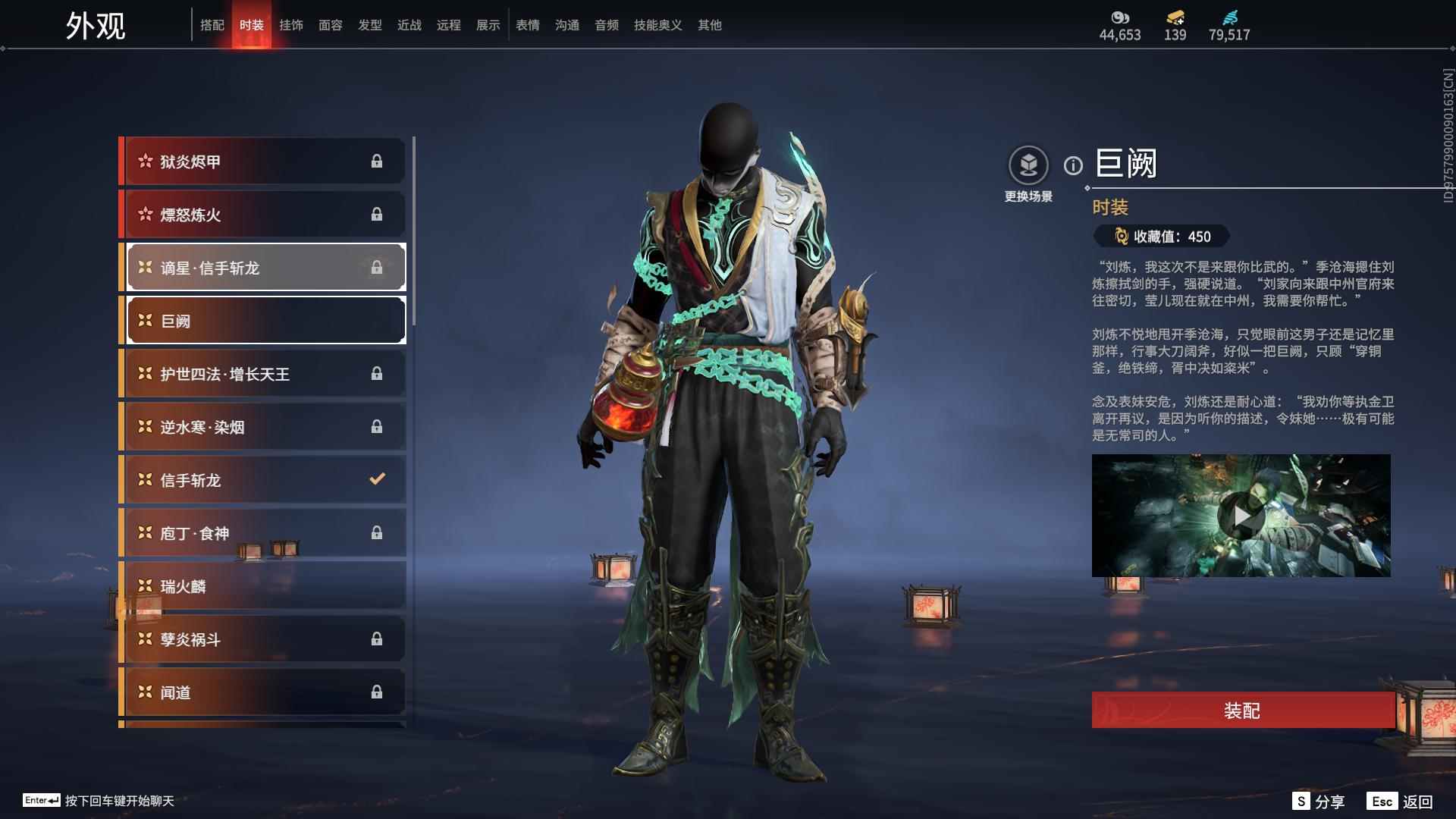Image resolution: width=1456 pixels, height=819 pixels.
Task: Select the 巨阙 outfit entry
Action: coord(264,320)
